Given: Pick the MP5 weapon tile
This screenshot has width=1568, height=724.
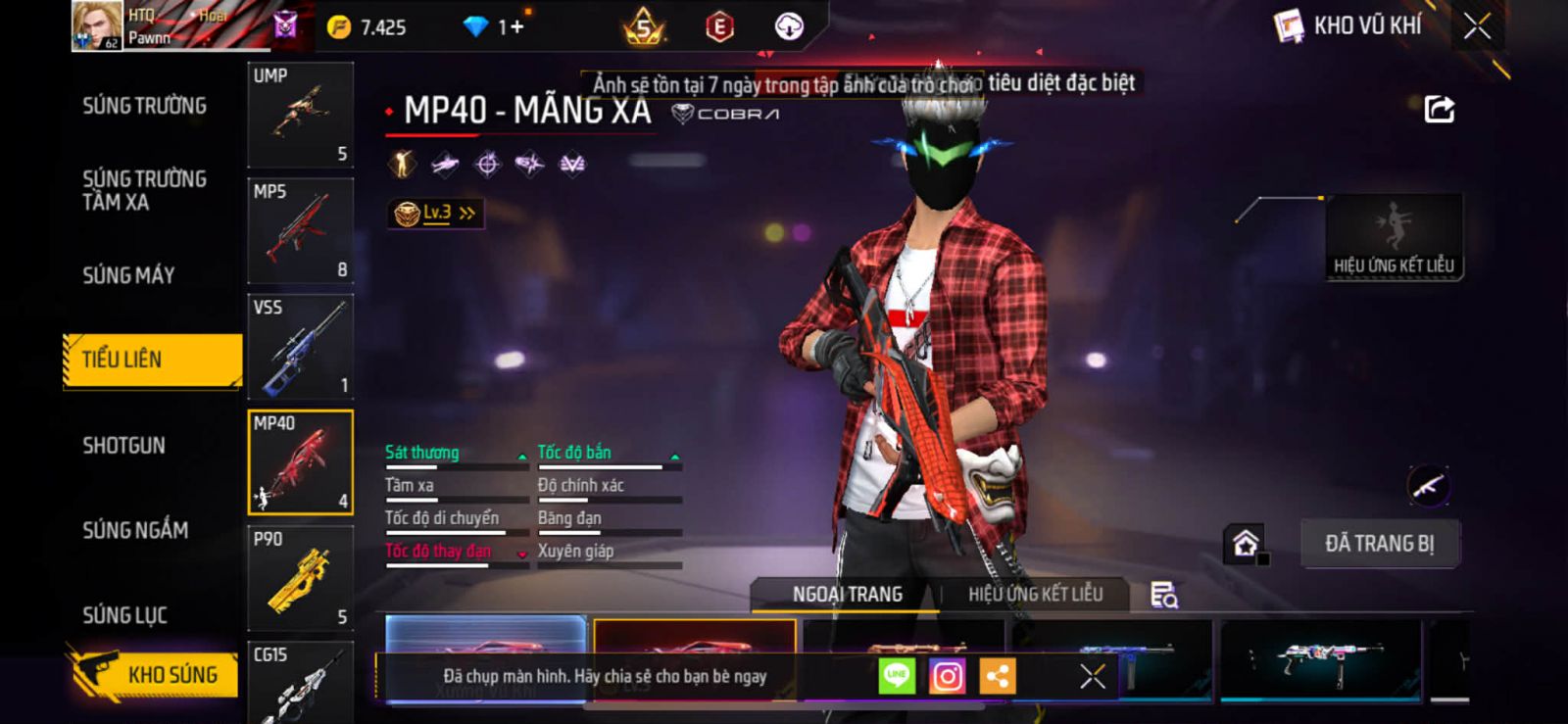Looking at the screenshot, I should (300, 230).
